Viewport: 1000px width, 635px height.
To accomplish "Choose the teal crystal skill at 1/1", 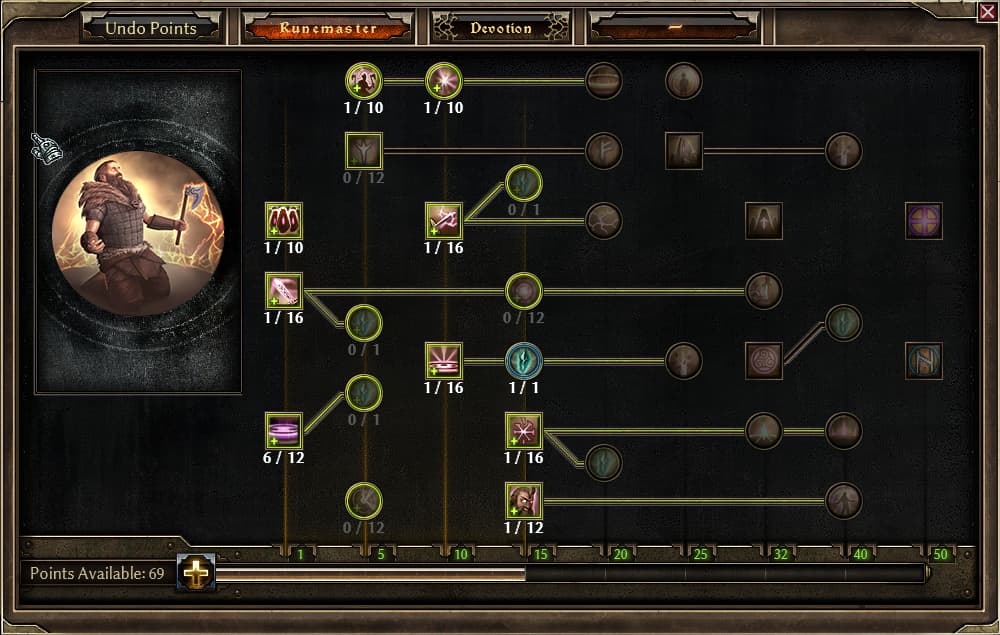I will (x=524, y=361).
